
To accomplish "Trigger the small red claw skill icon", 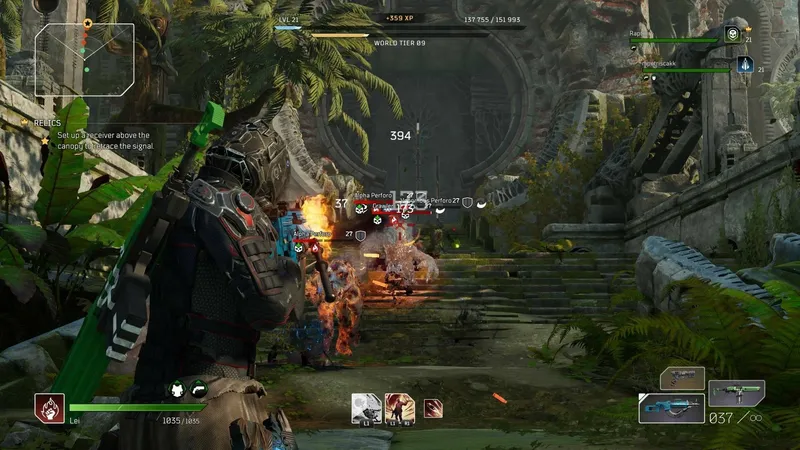I will [x=433, y=407].
